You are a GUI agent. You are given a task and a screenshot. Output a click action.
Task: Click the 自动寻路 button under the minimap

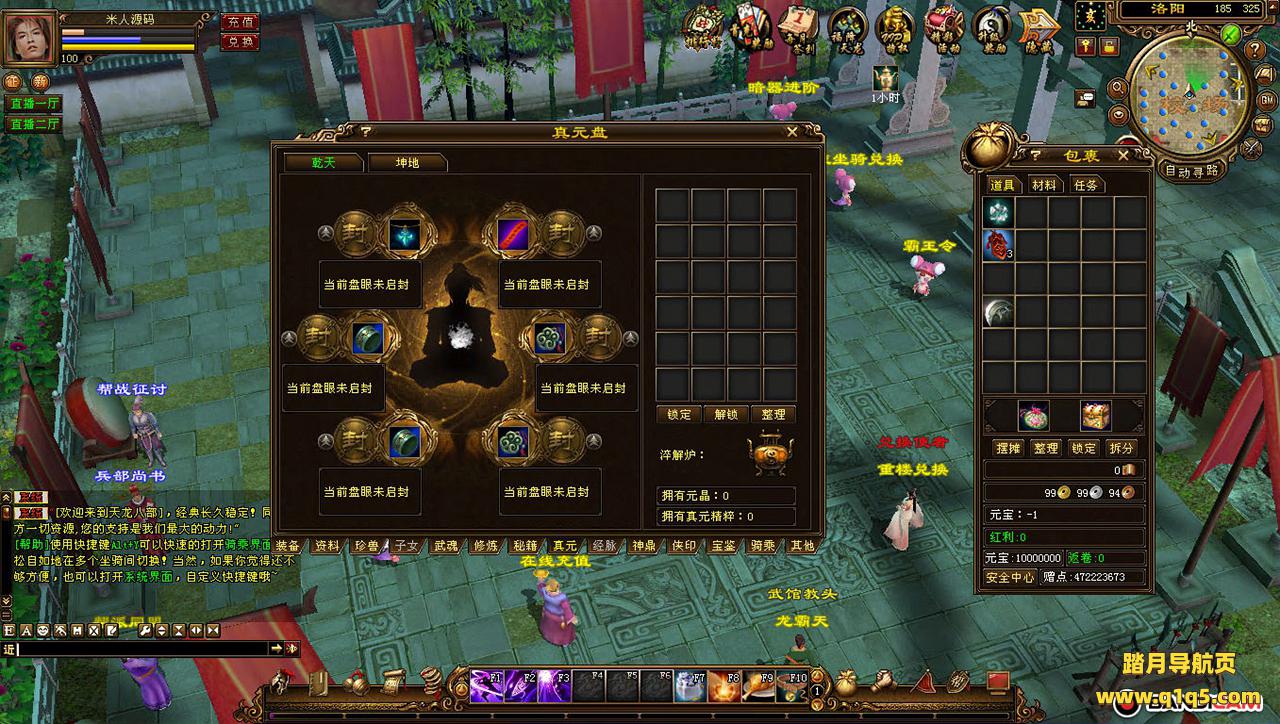(x=1192, y=170)
